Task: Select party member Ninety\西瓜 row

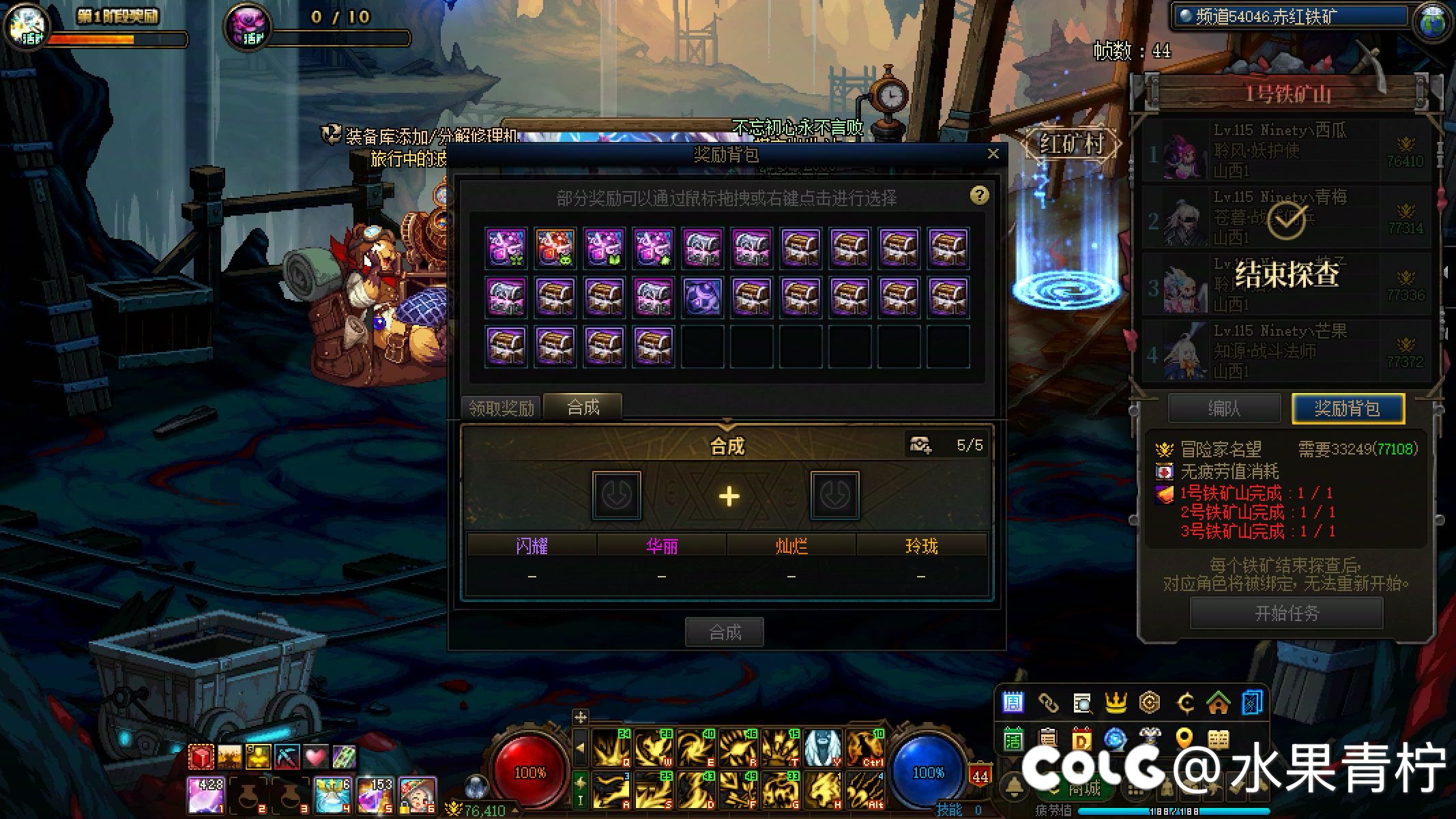Action: (1286, 150)
